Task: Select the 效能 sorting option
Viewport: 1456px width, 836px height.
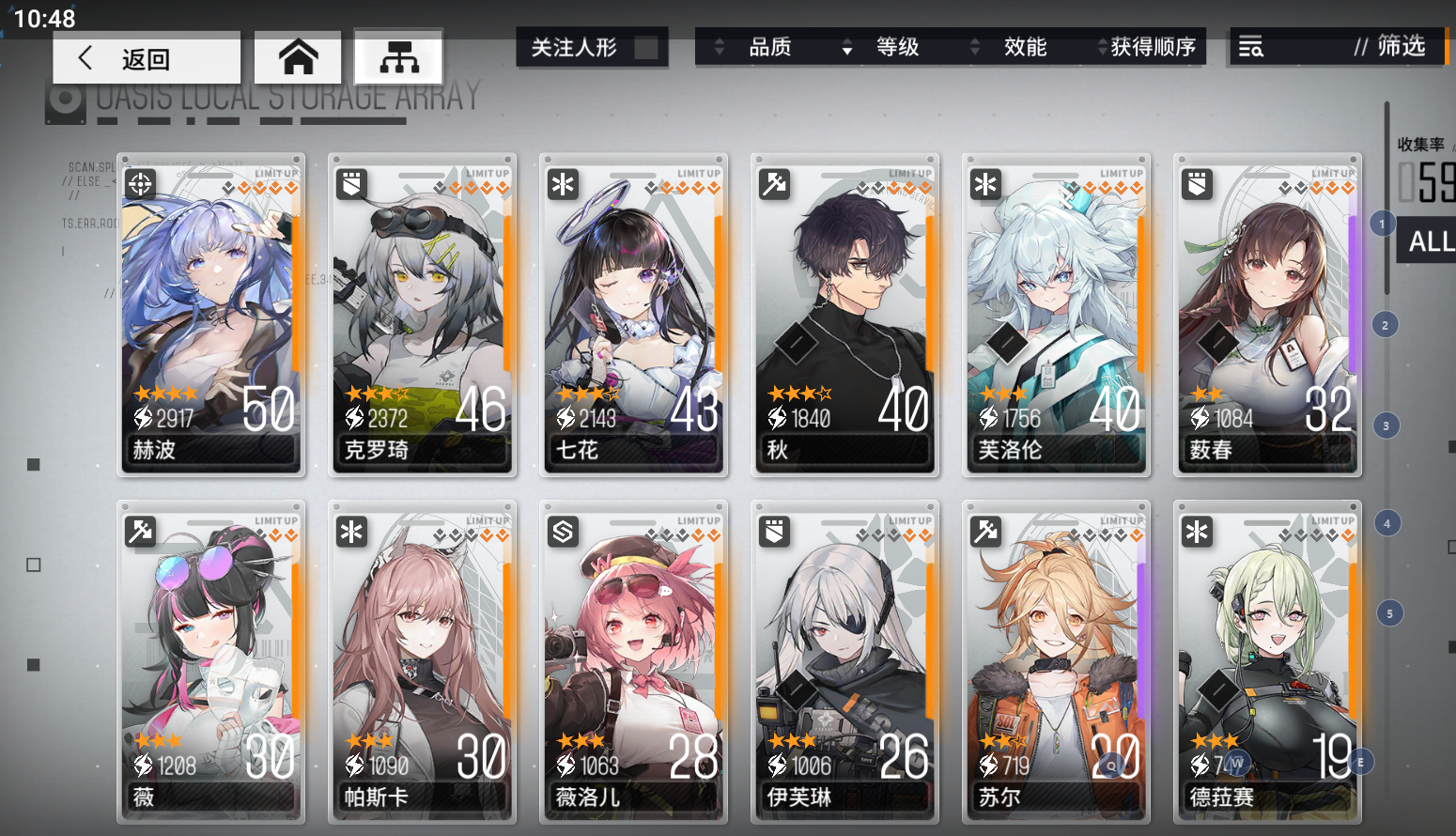Action: 1026,47
